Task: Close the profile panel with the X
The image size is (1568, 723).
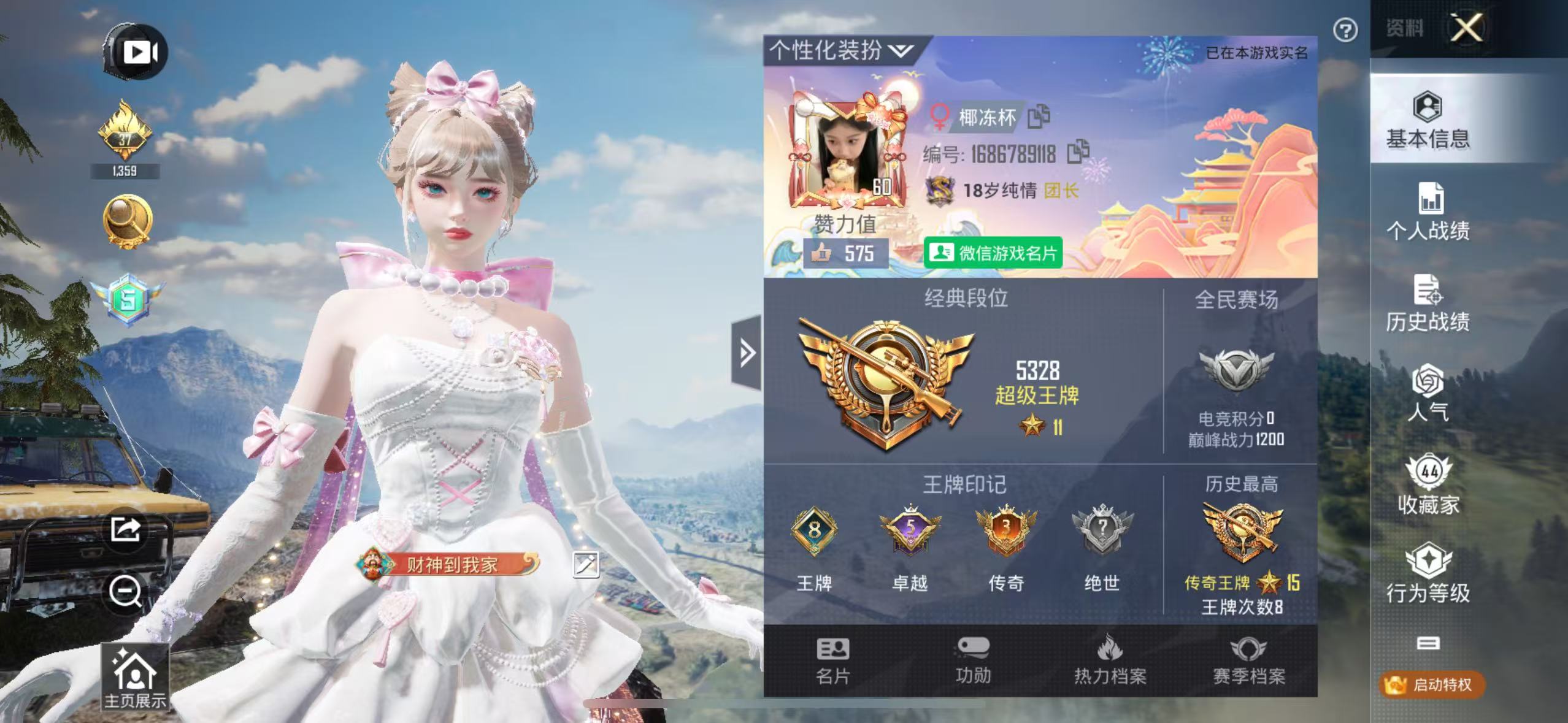Action: tap(1466, 28)
